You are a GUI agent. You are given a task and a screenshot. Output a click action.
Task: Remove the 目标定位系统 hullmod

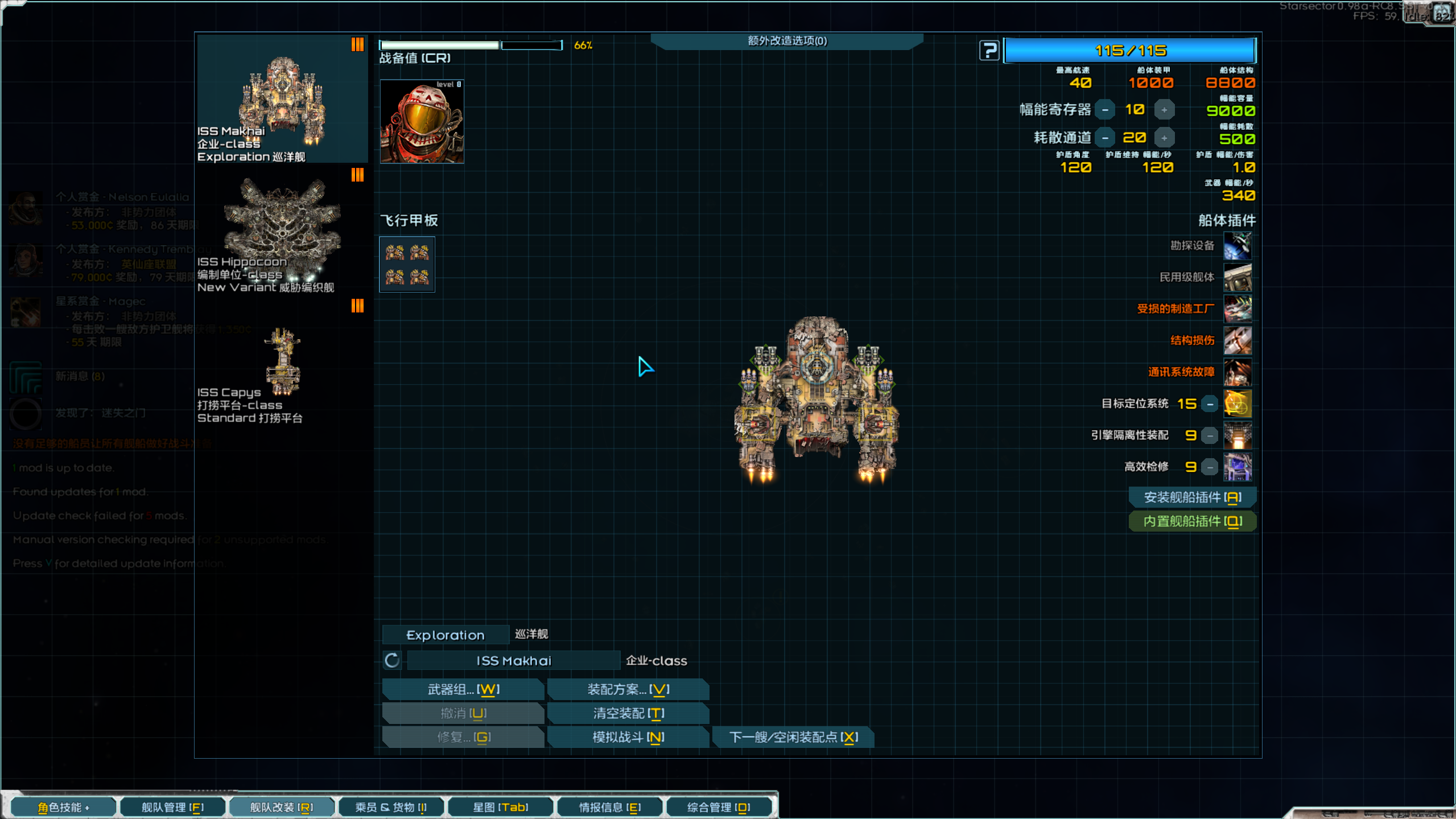click(1210, 404)
